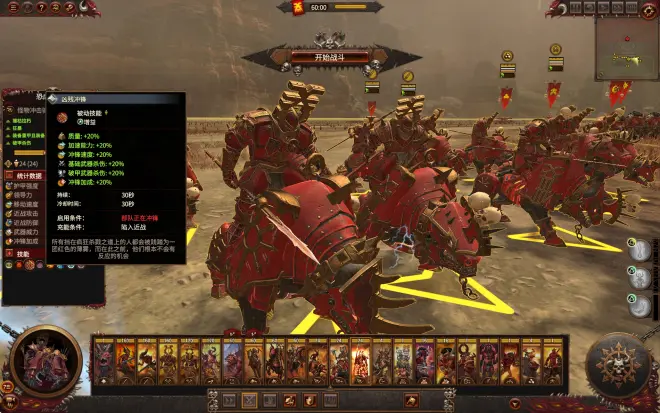The height and width of the screenshot is (413, 660).
Task: Open the Khorne skull emblem panel
Action: 618,362
